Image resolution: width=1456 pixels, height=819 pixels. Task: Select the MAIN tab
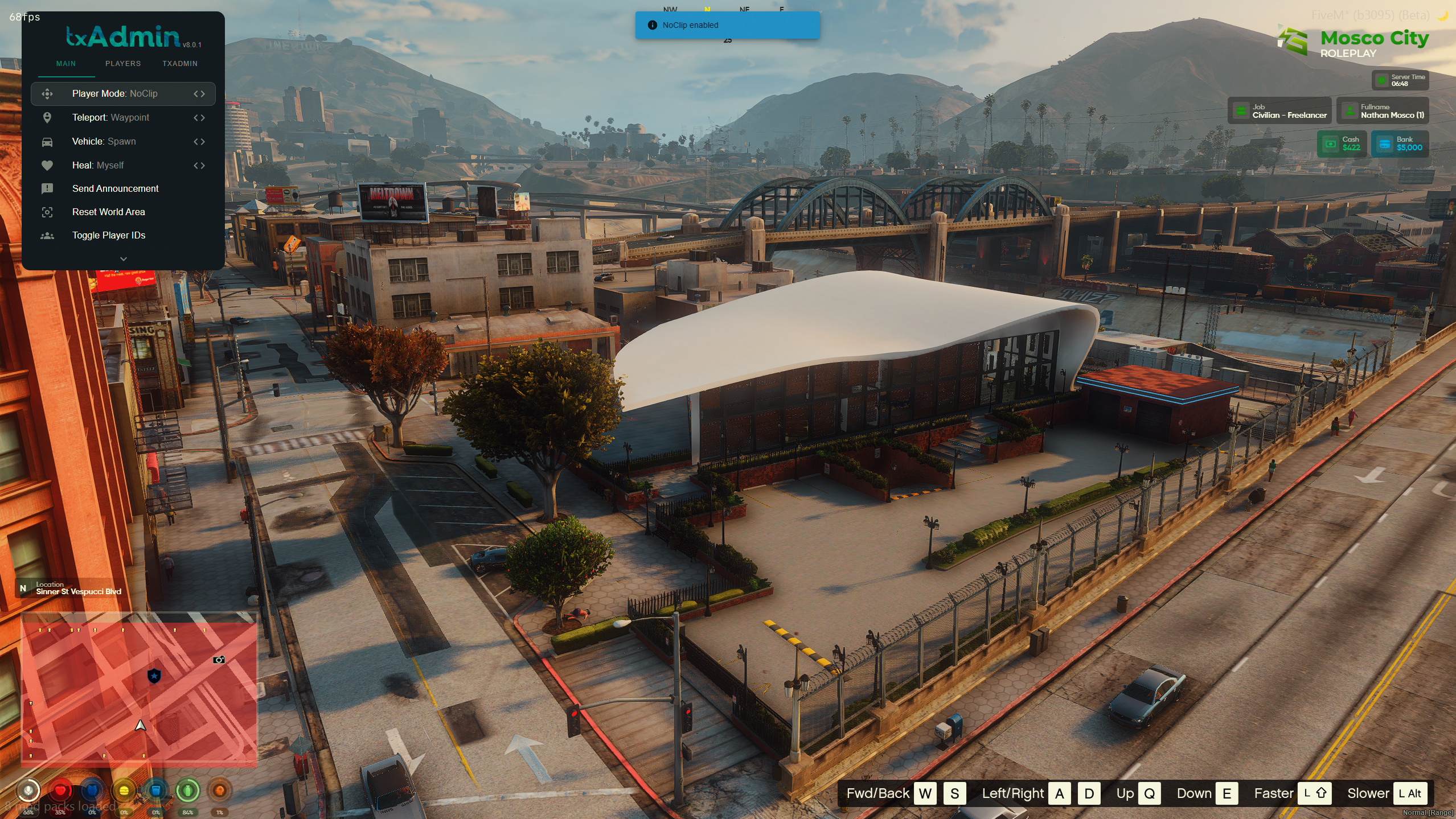[66, 64]
